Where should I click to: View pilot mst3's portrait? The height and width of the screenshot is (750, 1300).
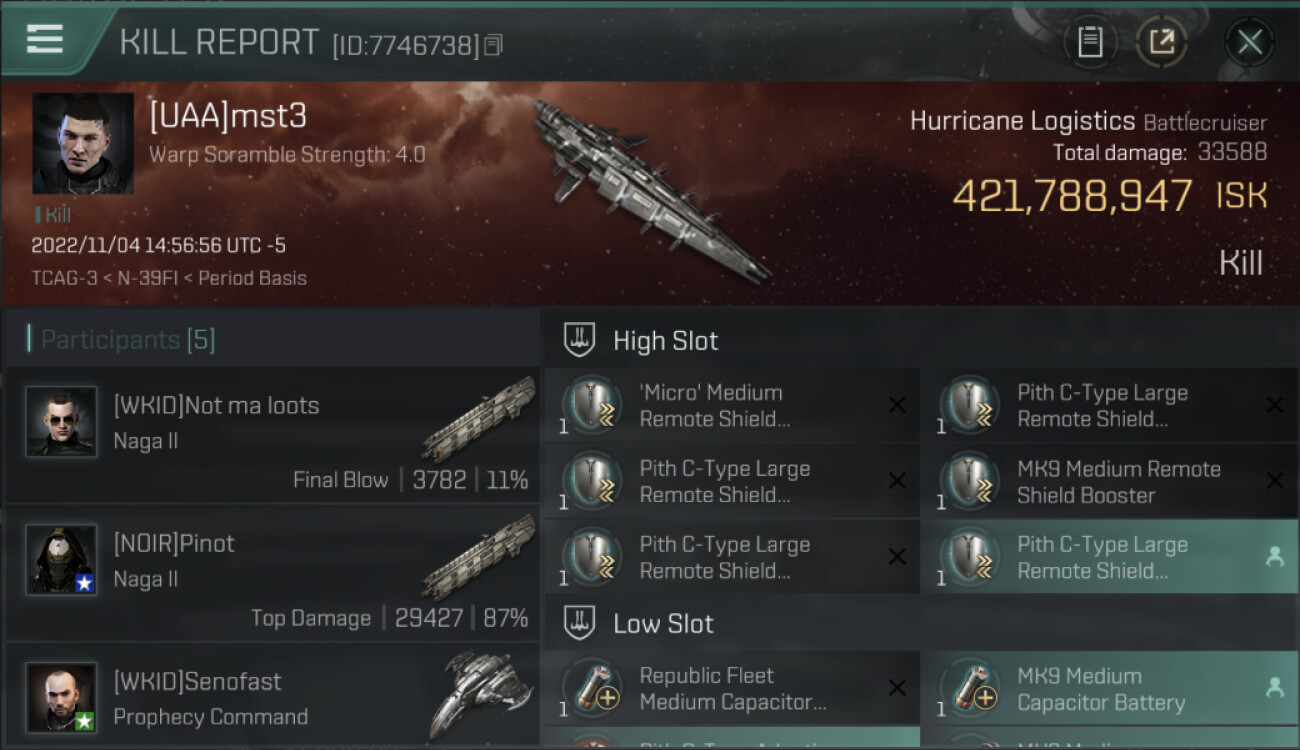pyautogui.click(x=83, y=143)
